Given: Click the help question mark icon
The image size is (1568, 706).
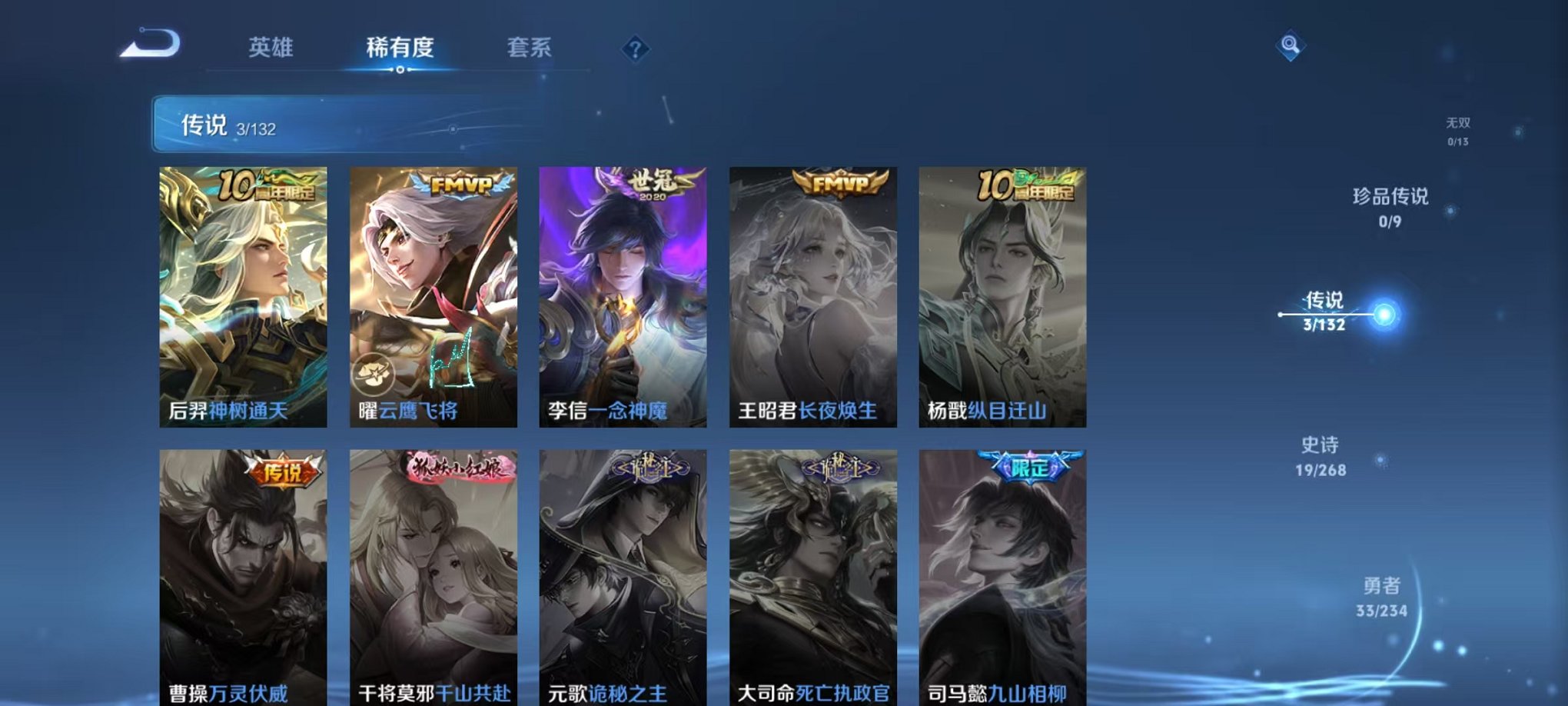Looking at the screenshot, I should point(634,50).
